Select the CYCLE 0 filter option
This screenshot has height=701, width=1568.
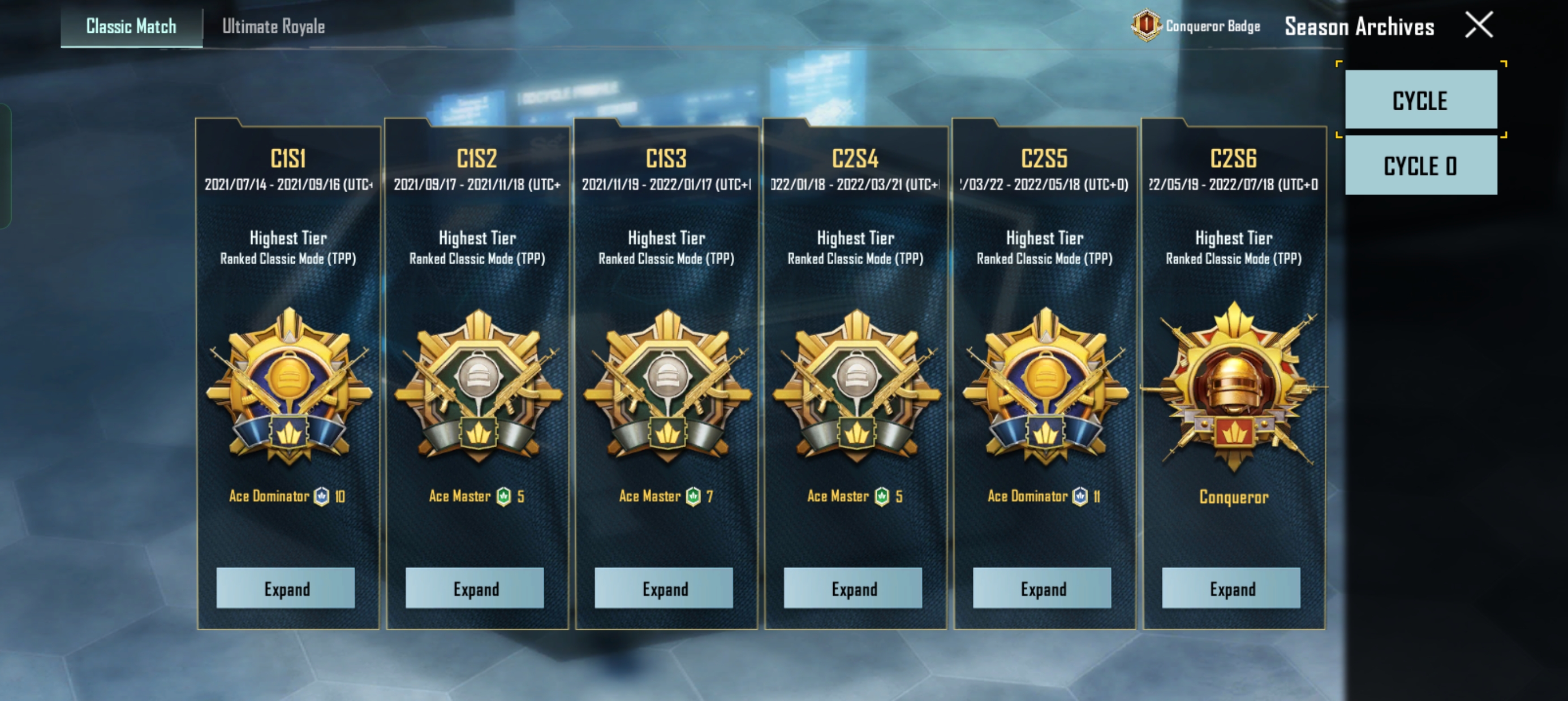[x=1420, y=165]
